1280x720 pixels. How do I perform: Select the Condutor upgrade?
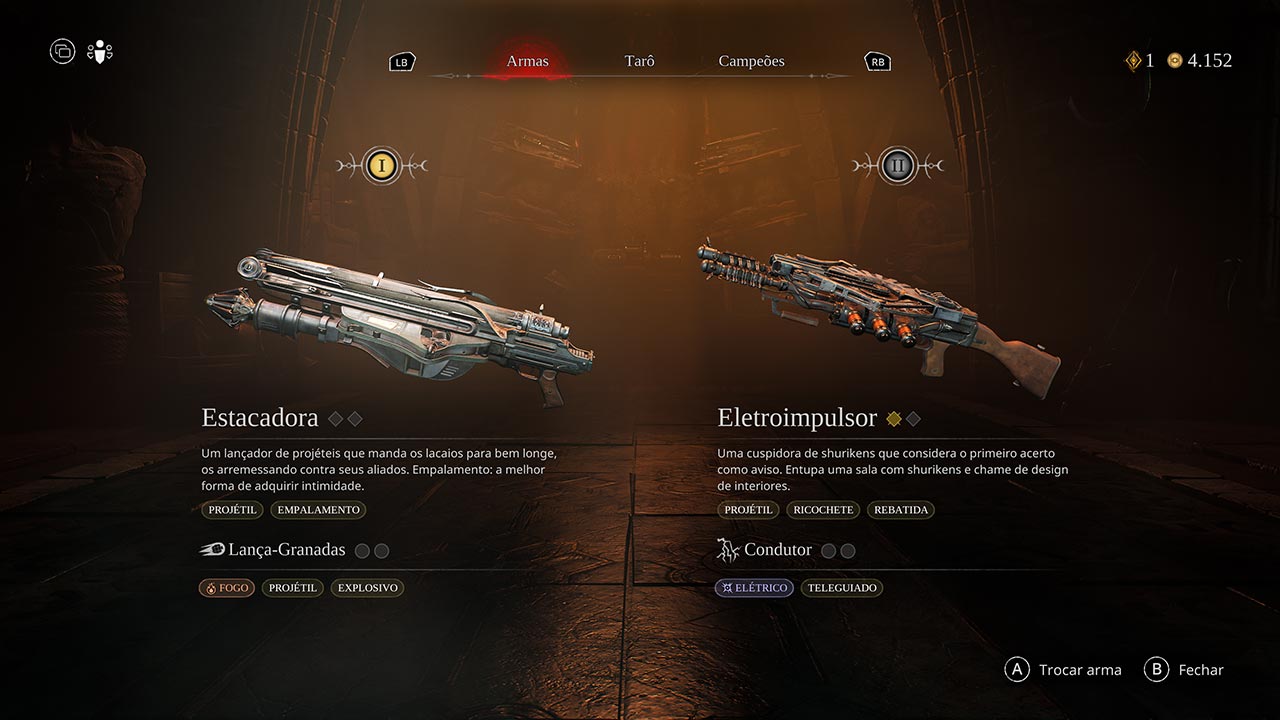pyautogui.click(x=777, y=550)
